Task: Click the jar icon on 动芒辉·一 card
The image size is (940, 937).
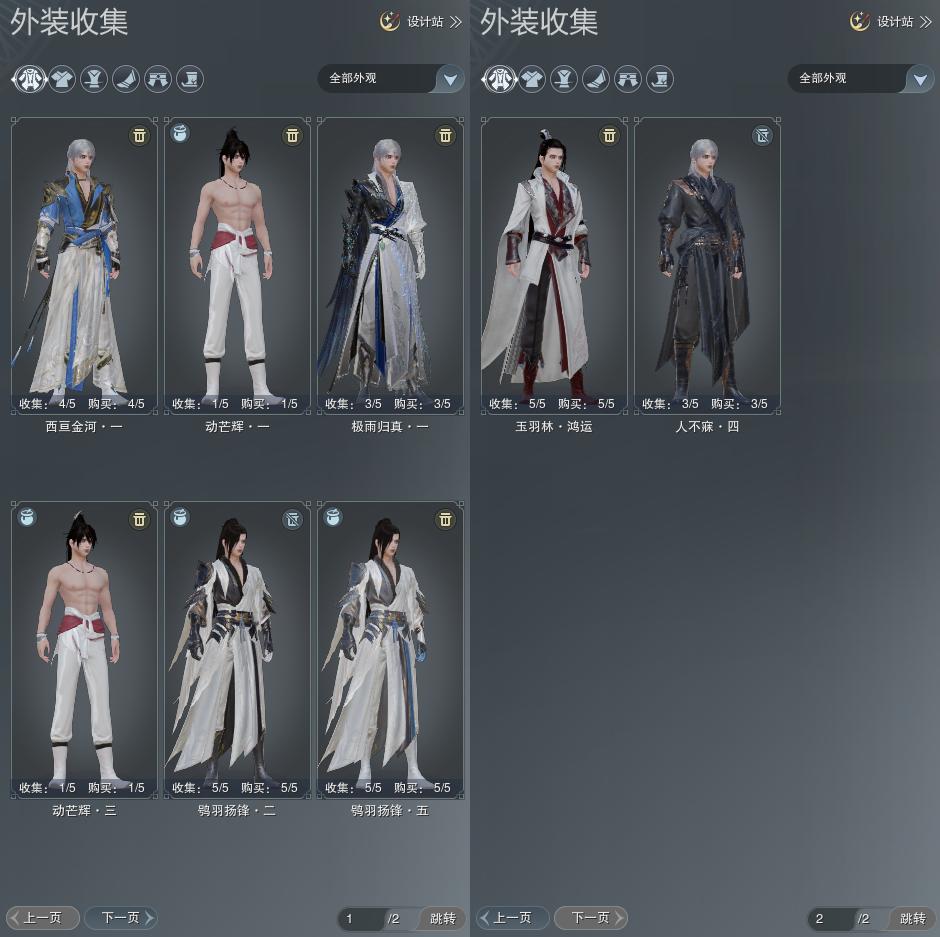Action: pos(180,133)
